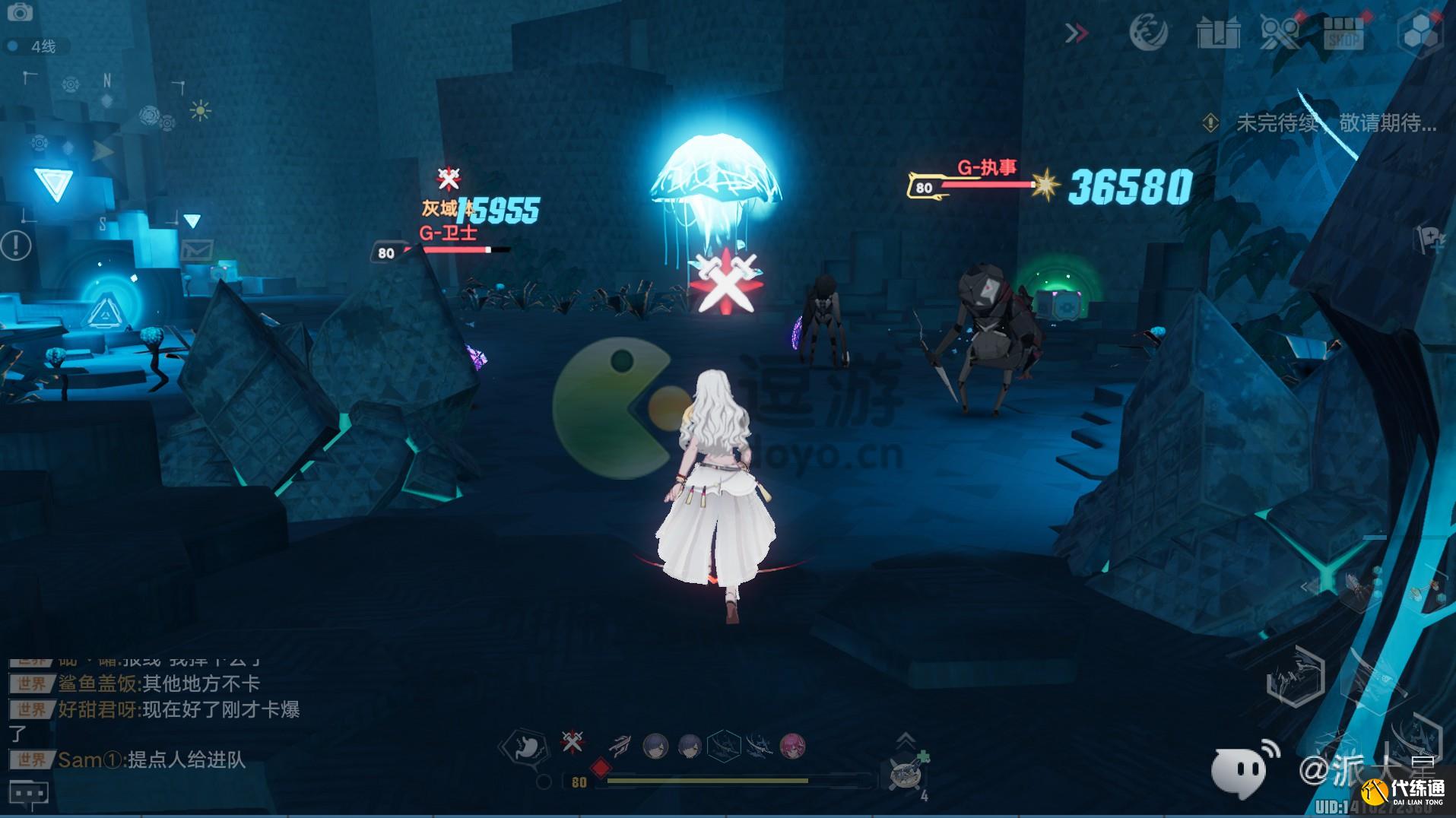Open the SHOP
The image size is (1456, 818).
click(x=1343, y=33)
